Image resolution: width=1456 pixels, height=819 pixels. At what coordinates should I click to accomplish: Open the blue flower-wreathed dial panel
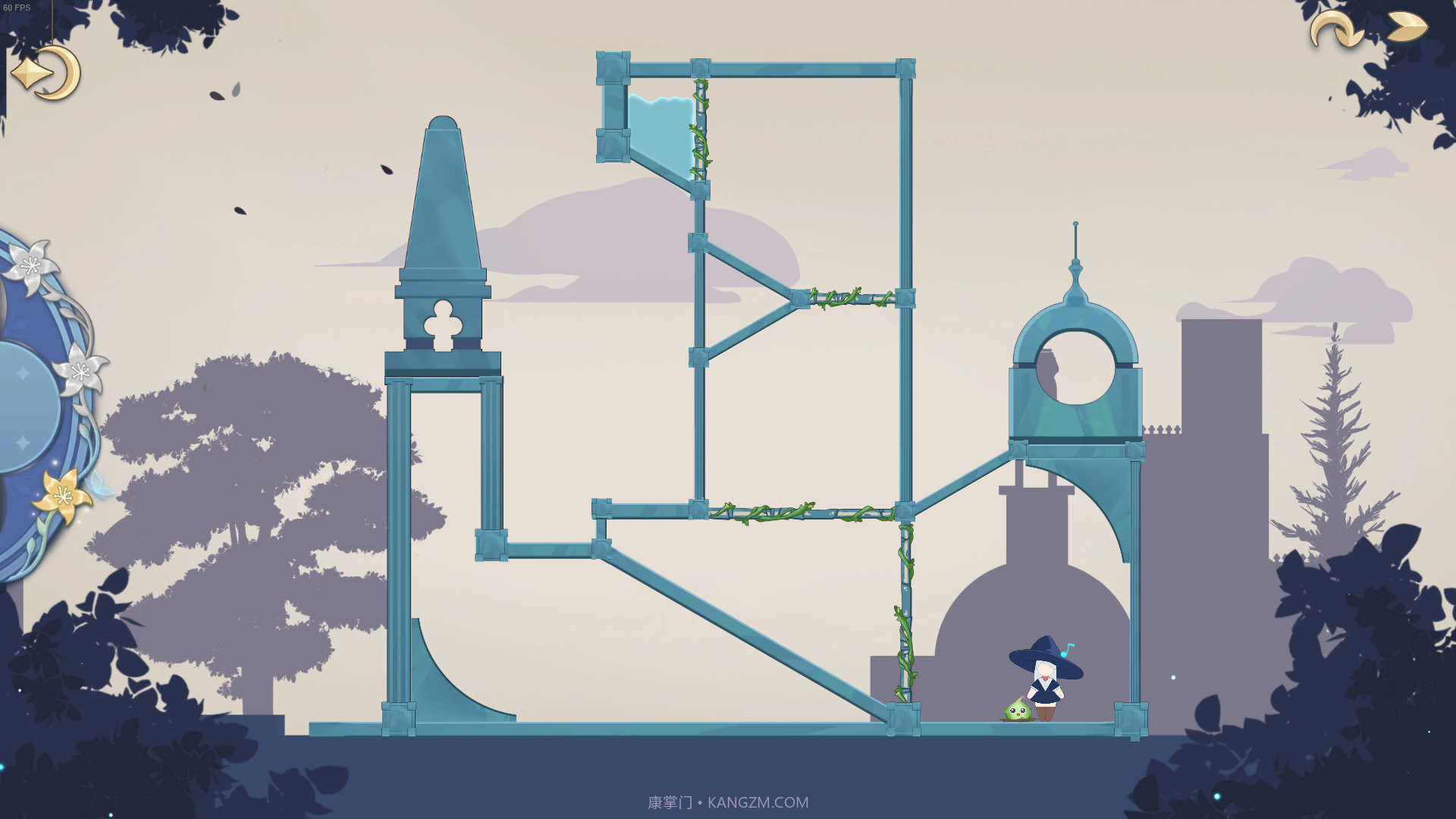click(34, 402)
